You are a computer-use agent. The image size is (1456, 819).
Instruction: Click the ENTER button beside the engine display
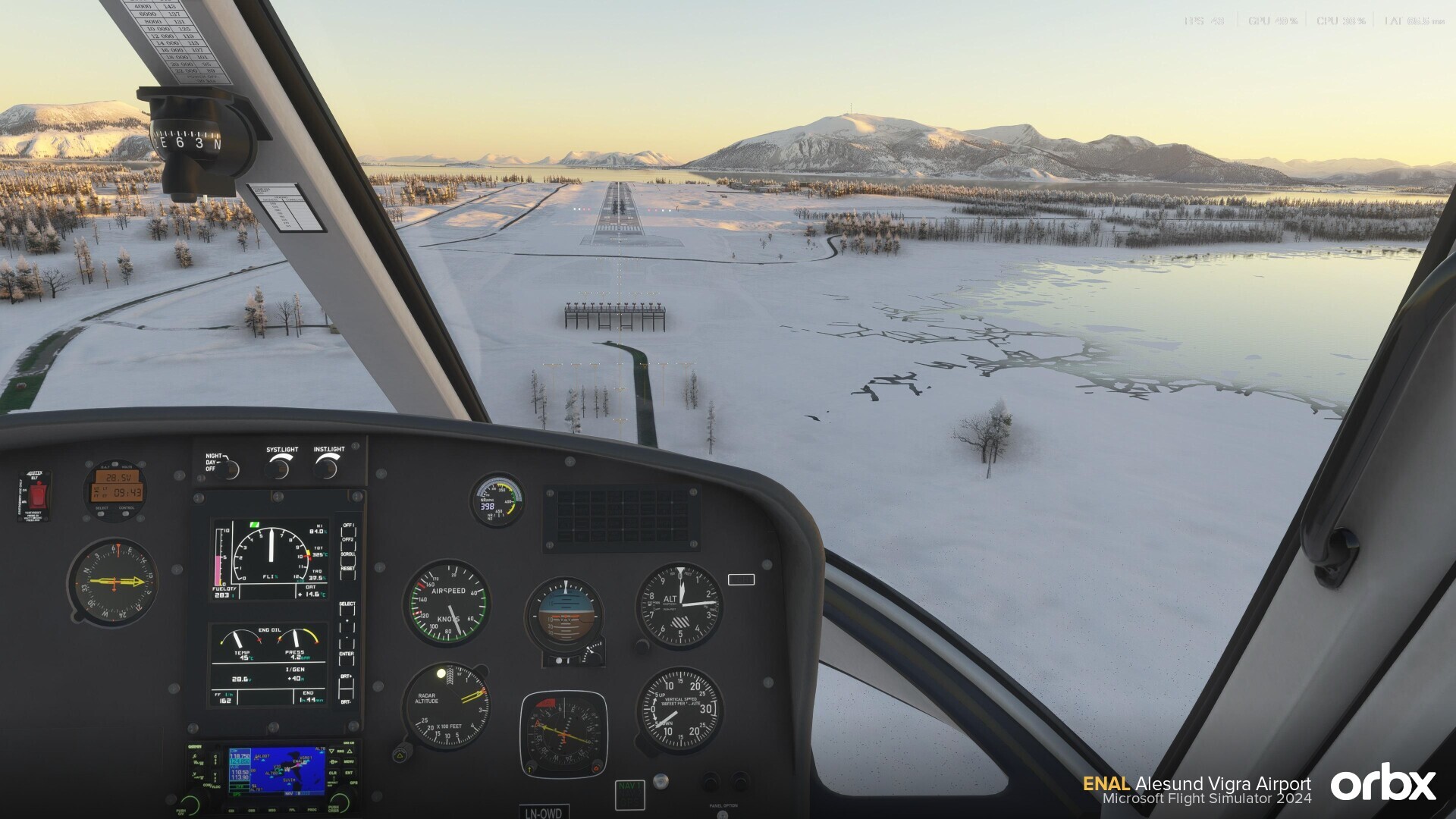point(347,661)
